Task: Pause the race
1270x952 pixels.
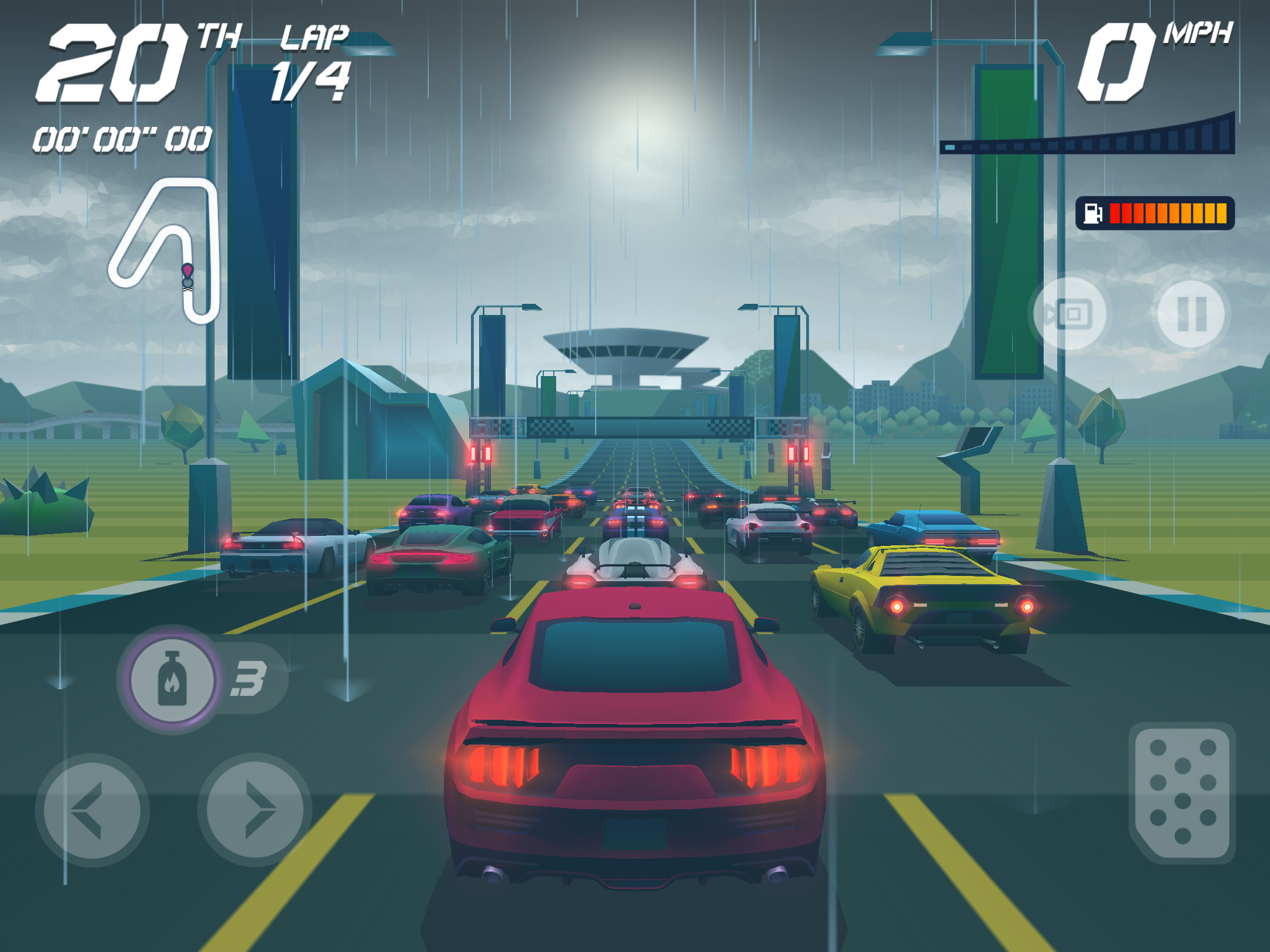Action: (1191, 314)
